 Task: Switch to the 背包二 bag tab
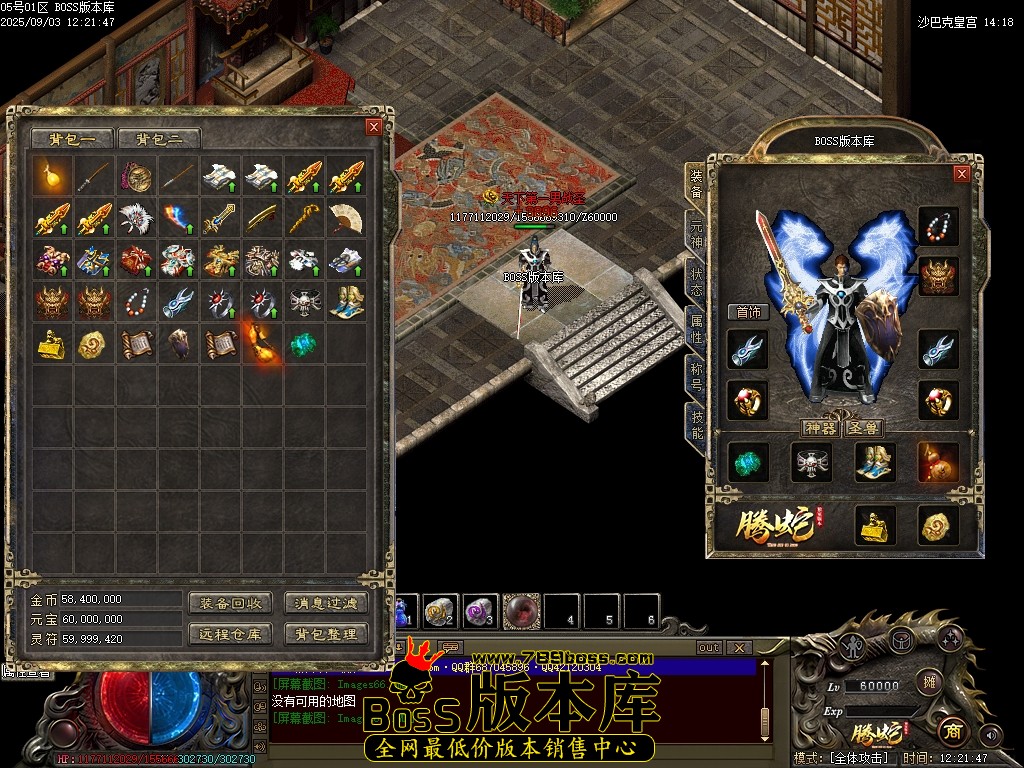[x=159, y=139]
